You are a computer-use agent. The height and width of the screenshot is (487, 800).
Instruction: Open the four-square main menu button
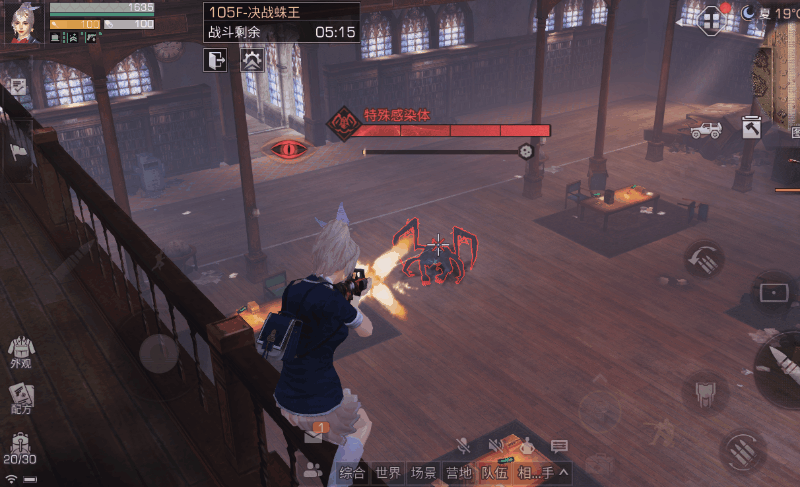coord(712,19)
